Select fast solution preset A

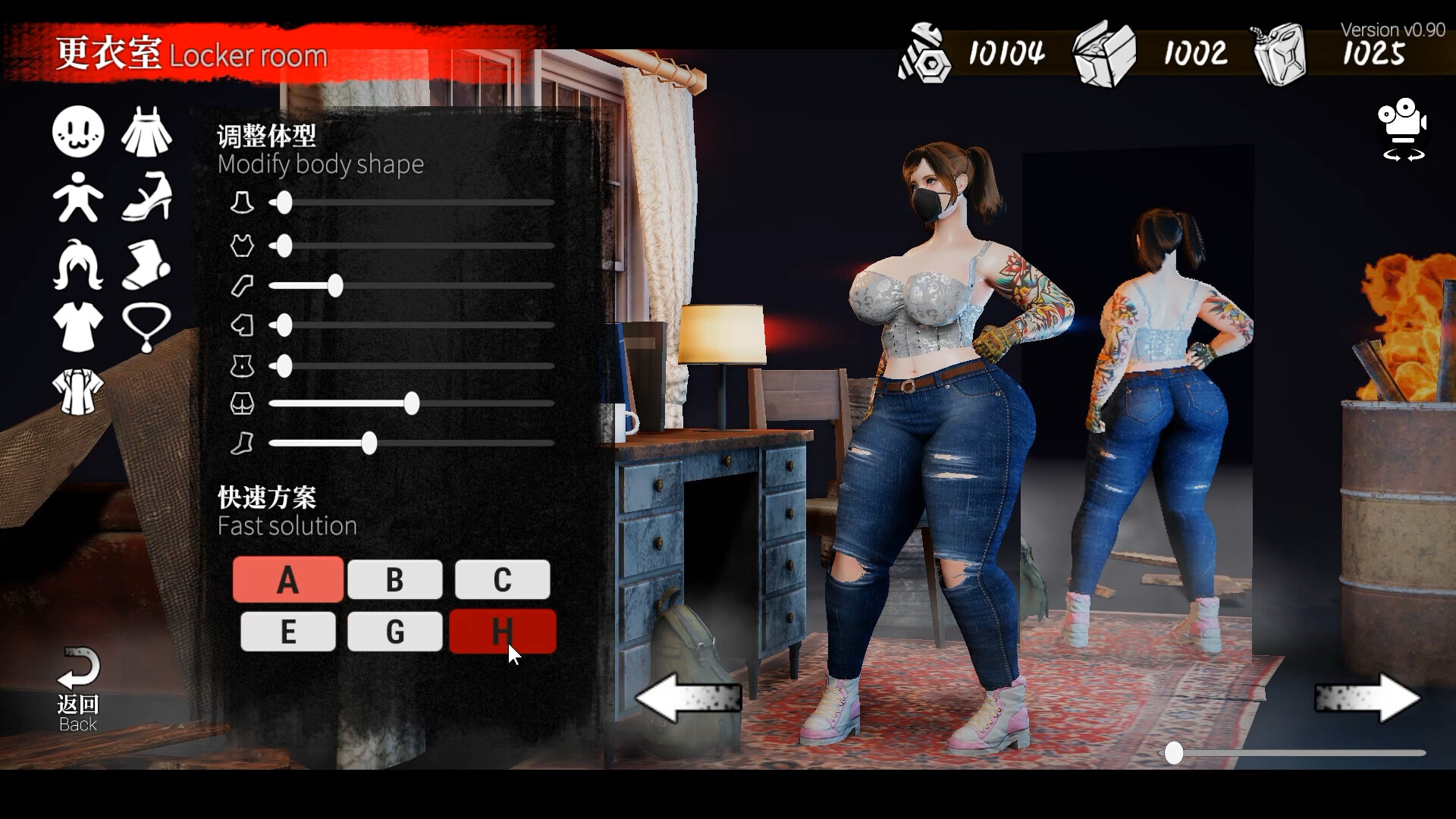click(x=287, y=579)
